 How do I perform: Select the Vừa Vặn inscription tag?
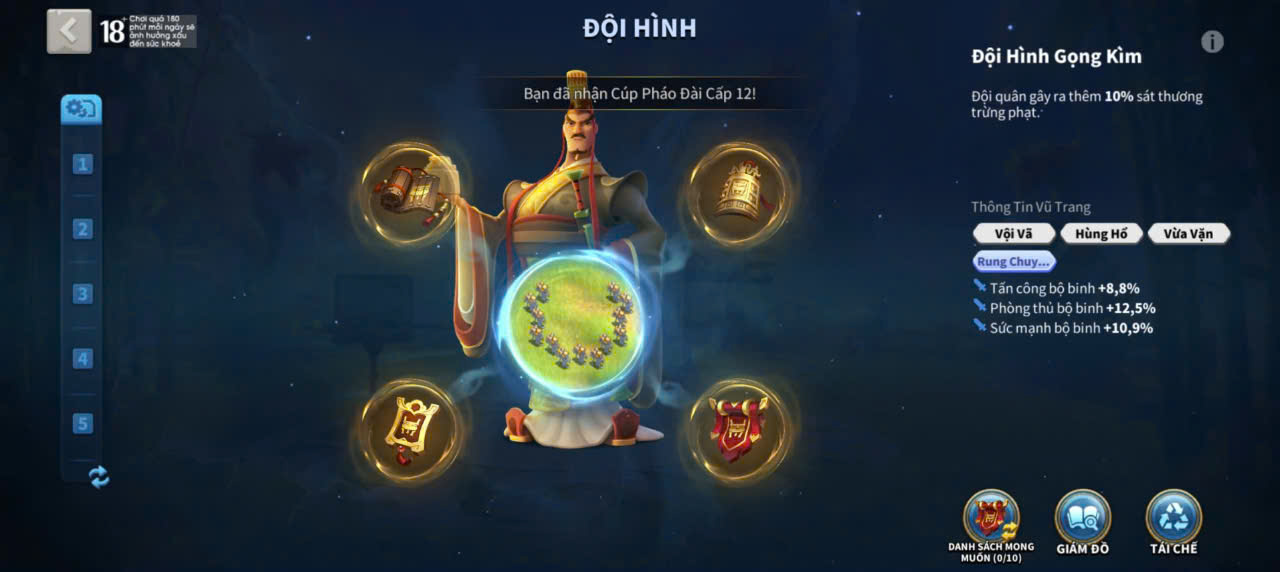pyautogui.click(x=1188, y=234)
